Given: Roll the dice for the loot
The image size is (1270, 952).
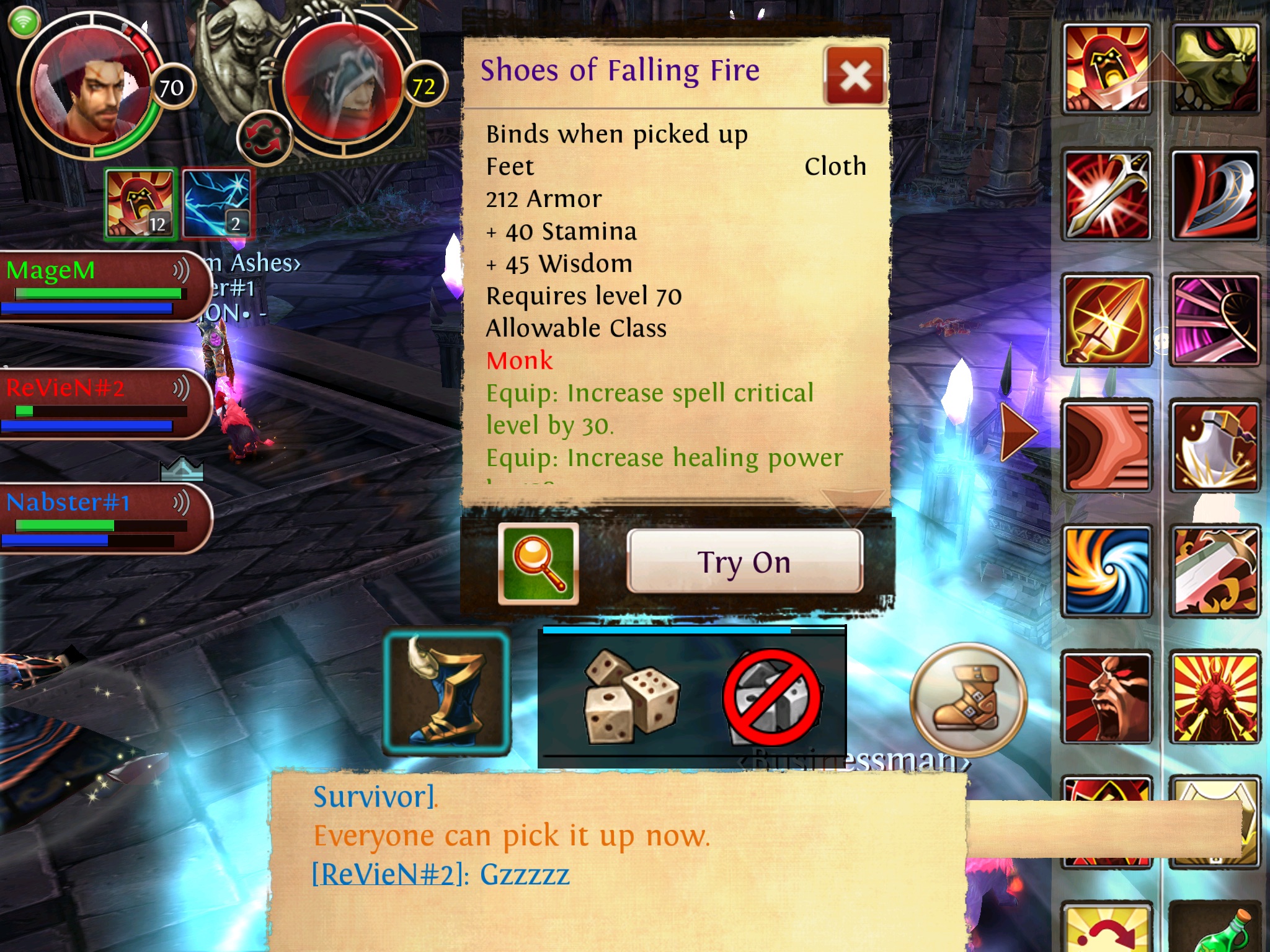Looking at the screenshot, I should [x=632, y=696].
